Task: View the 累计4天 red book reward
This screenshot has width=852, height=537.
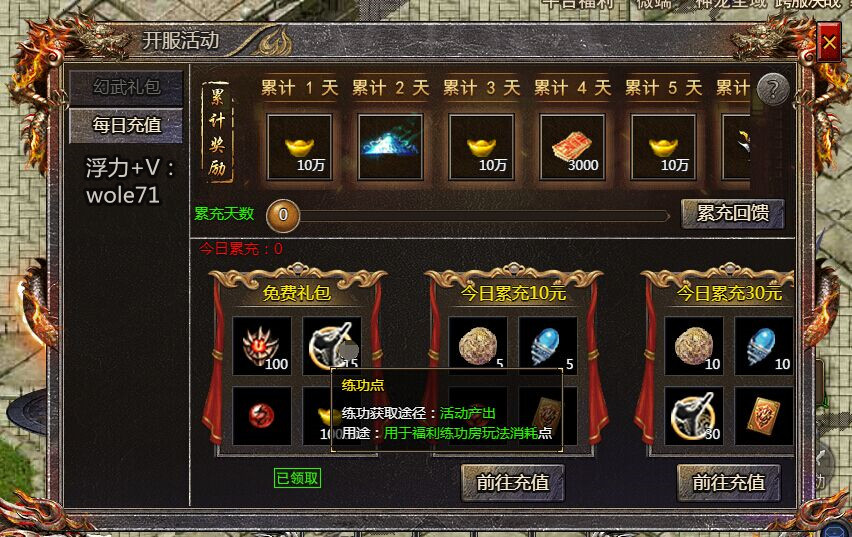Action: click(573, 146)
